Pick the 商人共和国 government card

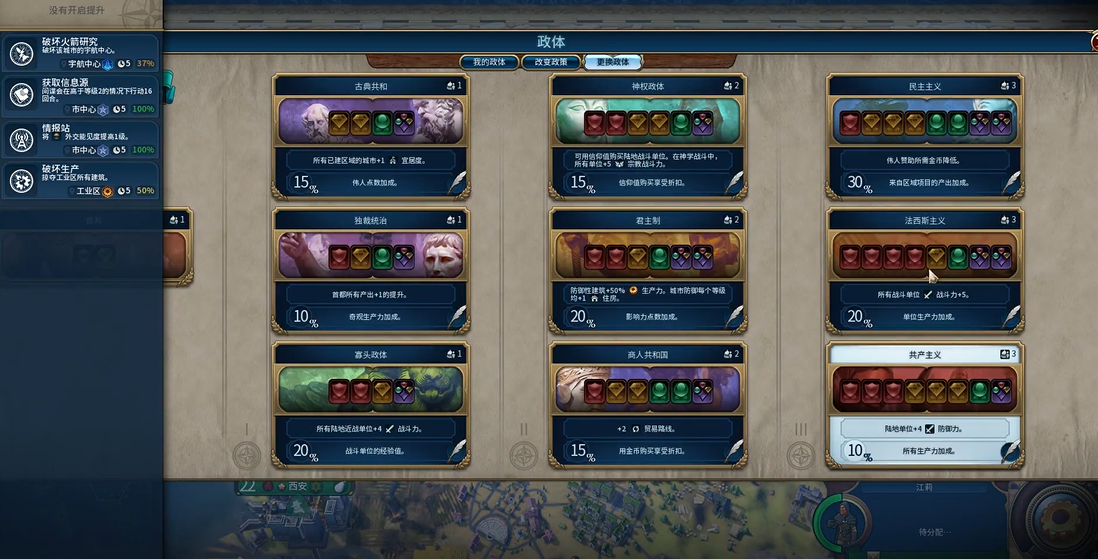tap(648, 403)
